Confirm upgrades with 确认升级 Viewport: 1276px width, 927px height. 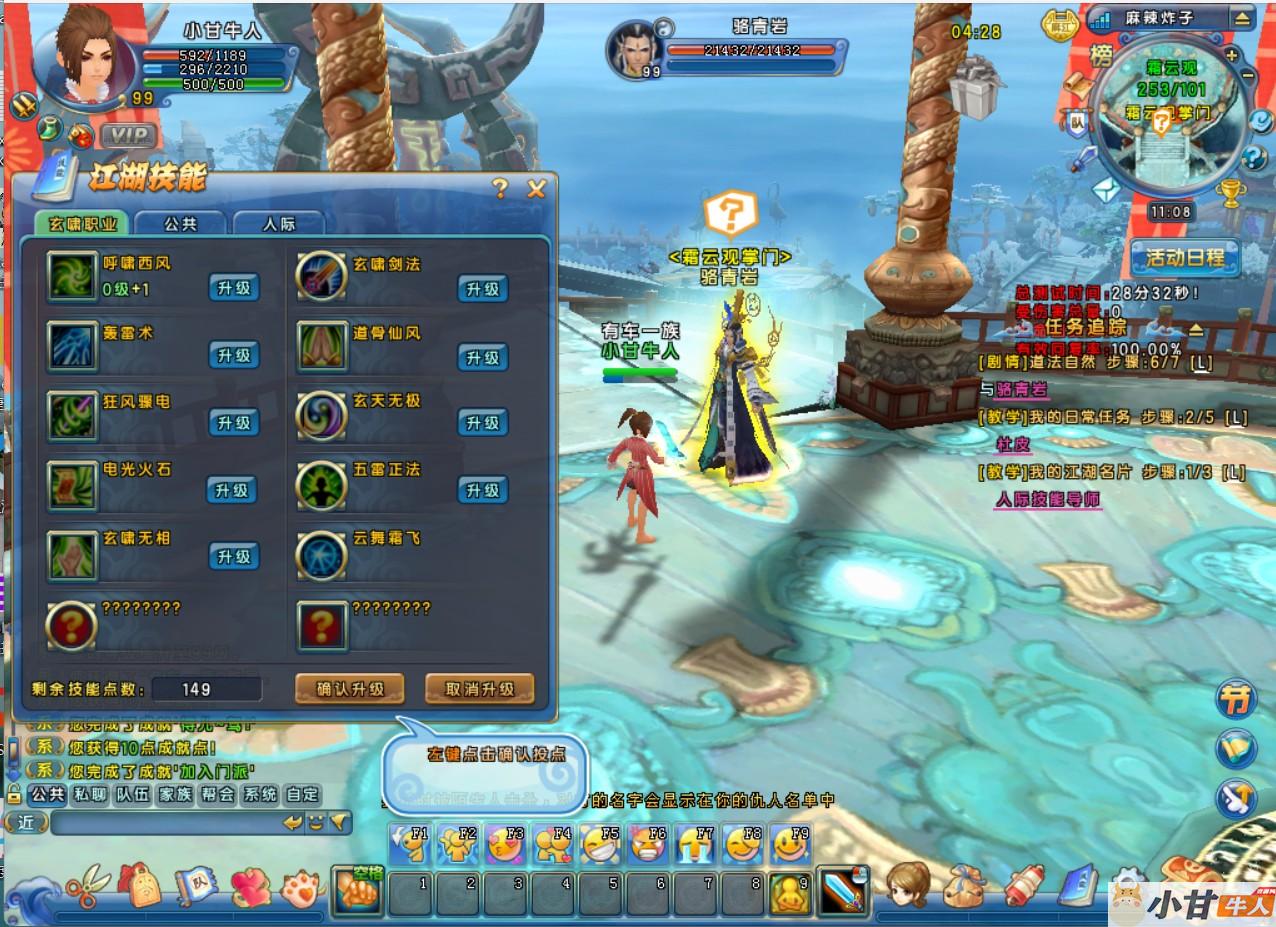[x=350, y=689]
